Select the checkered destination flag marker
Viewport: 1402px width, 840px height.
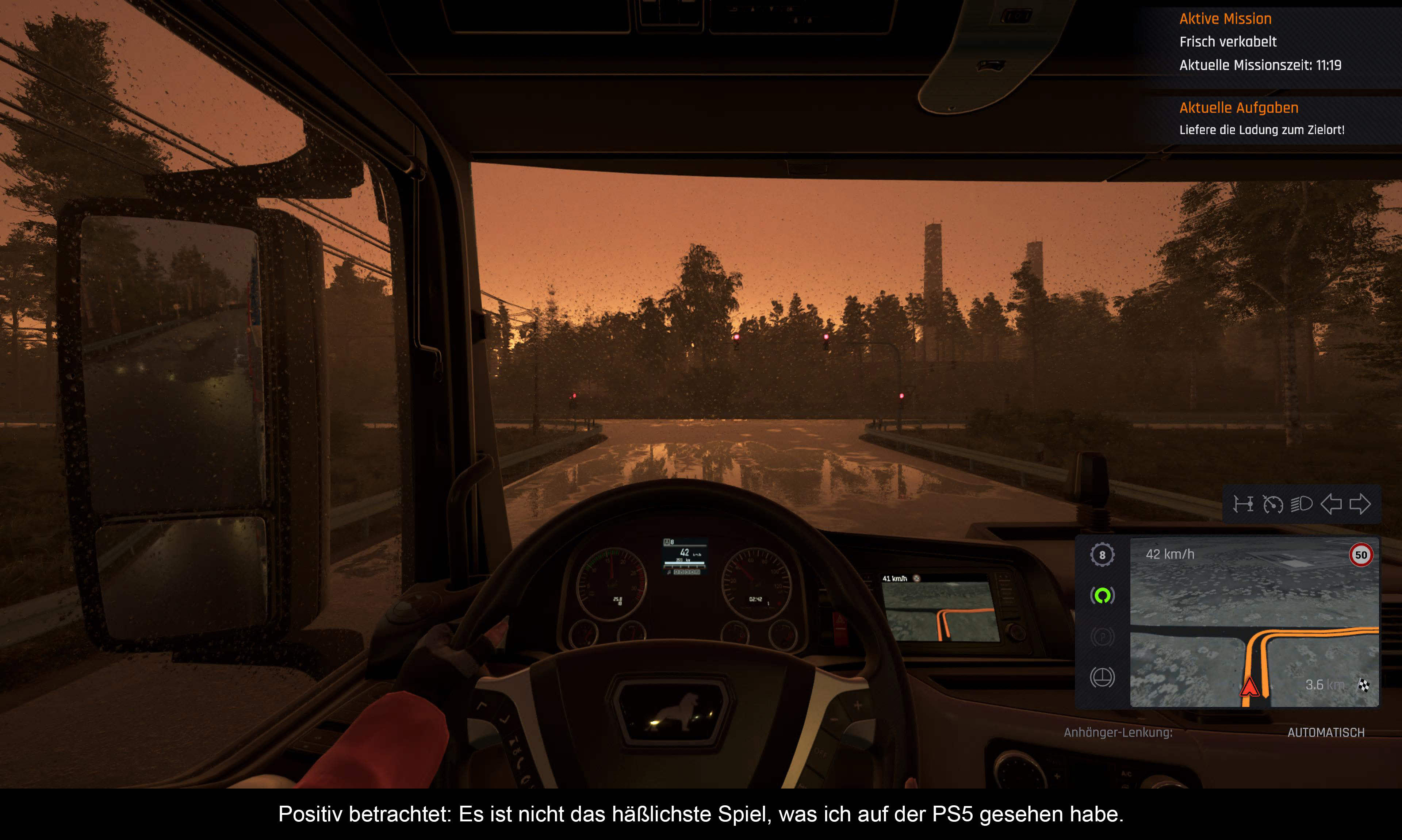point(1364,686)
